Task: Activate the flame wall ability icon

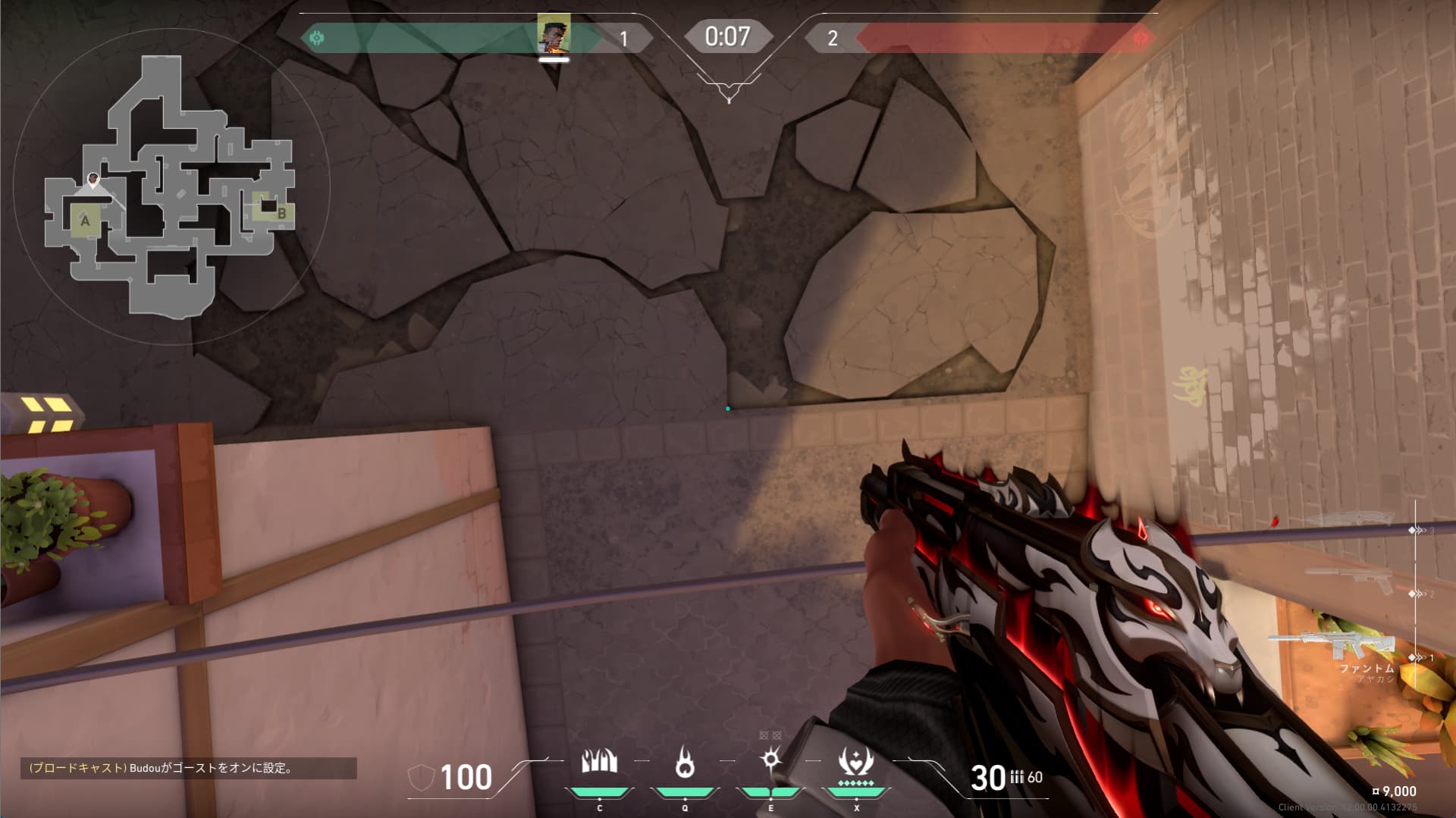Action: coord(599,762)
